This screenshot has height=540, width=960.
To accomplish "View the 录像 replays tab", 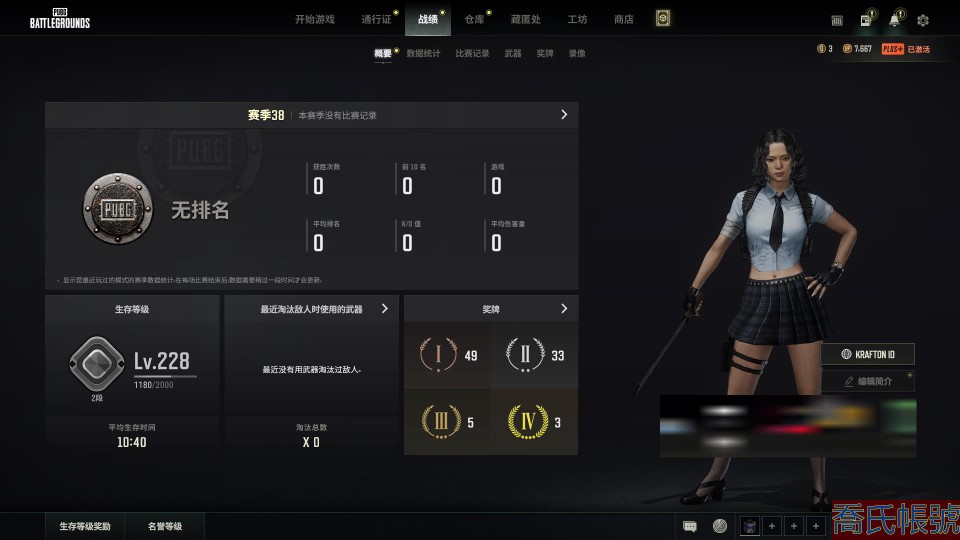I will coord(577,53).
